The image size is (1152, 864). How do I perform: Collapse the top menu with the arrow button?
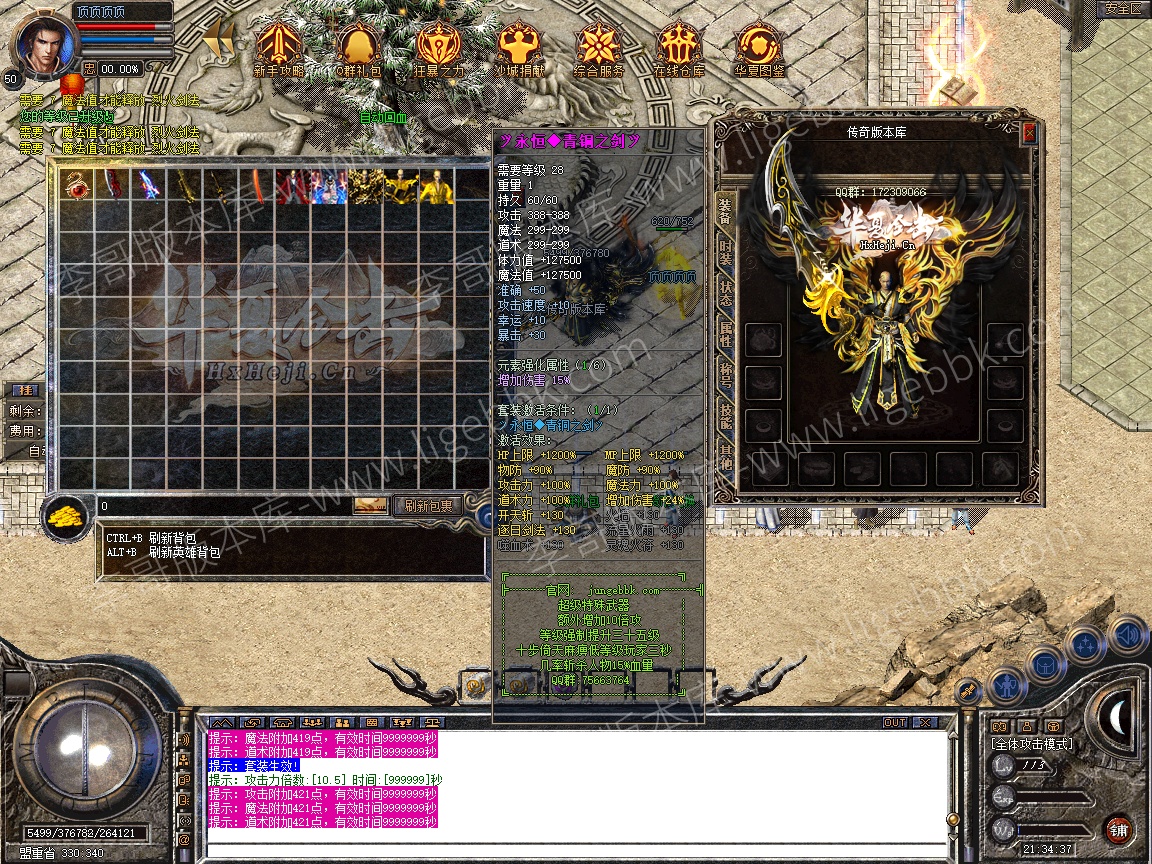pyautogui.click(x=220, y=42)
